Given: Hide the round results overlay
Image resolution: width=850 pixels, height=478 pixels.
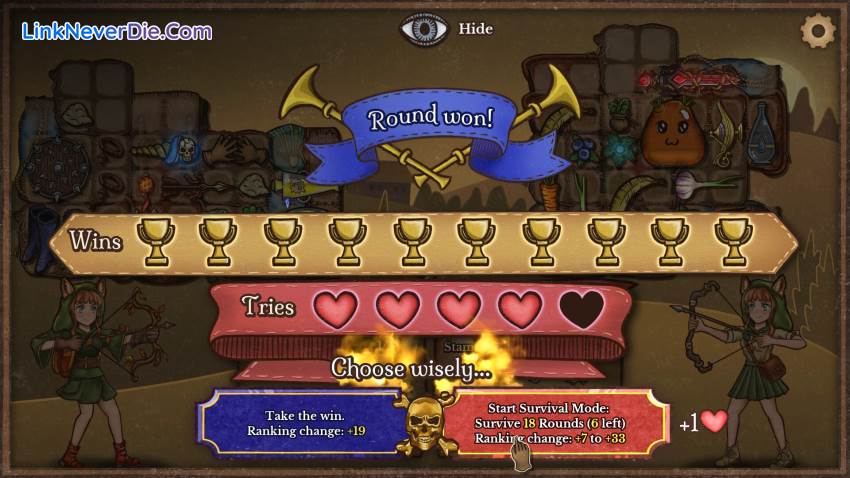Looking at the screenshot, I should click(446, 29).
